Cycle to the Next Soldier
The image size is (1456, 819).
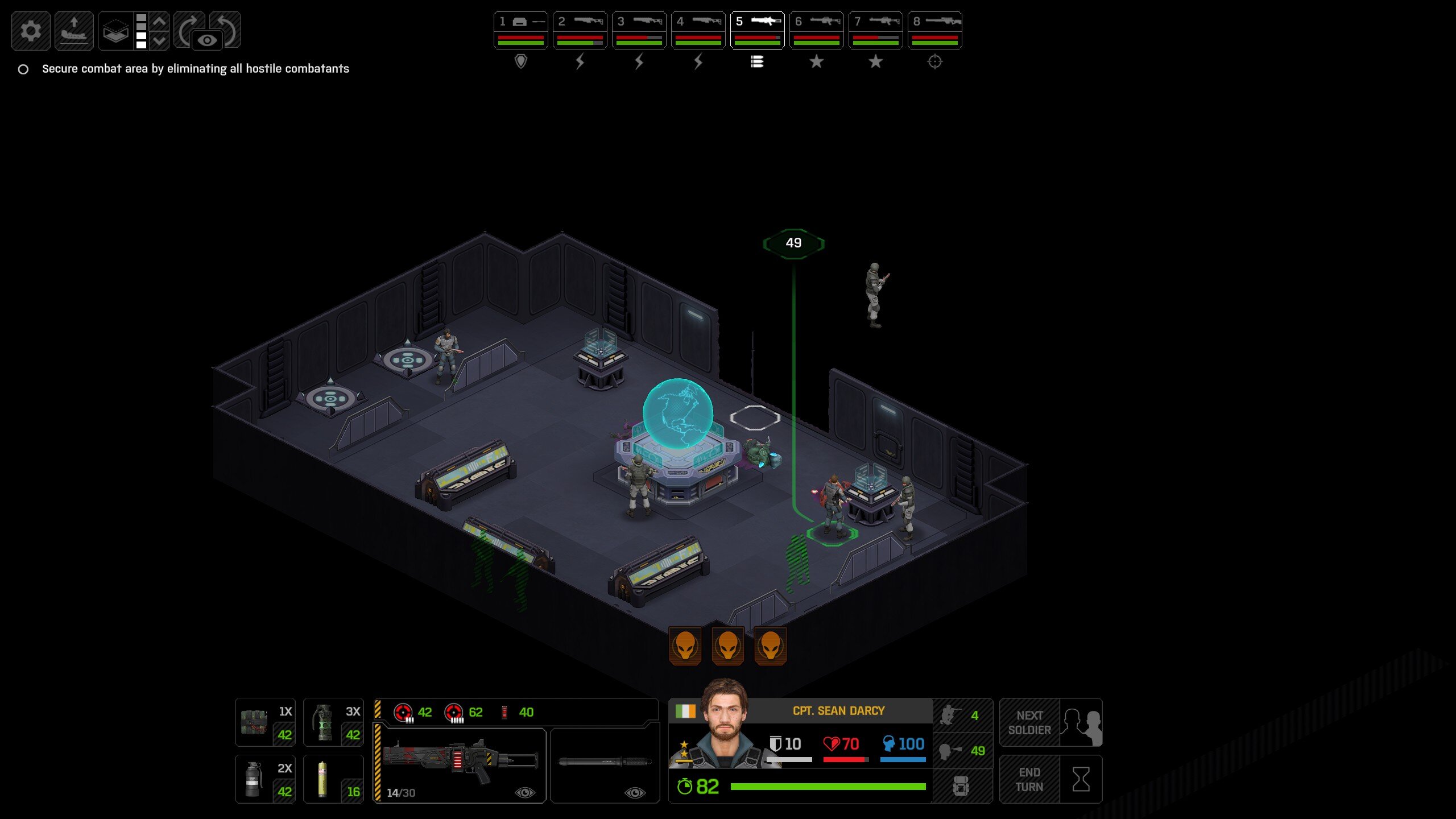click(1050, 722)
